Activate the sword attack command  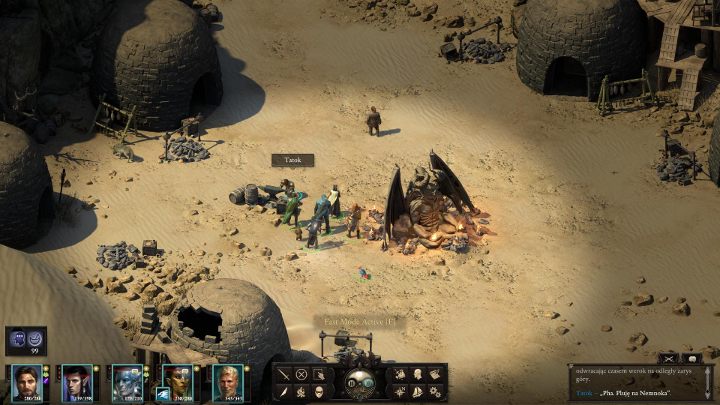pos(285,374)
